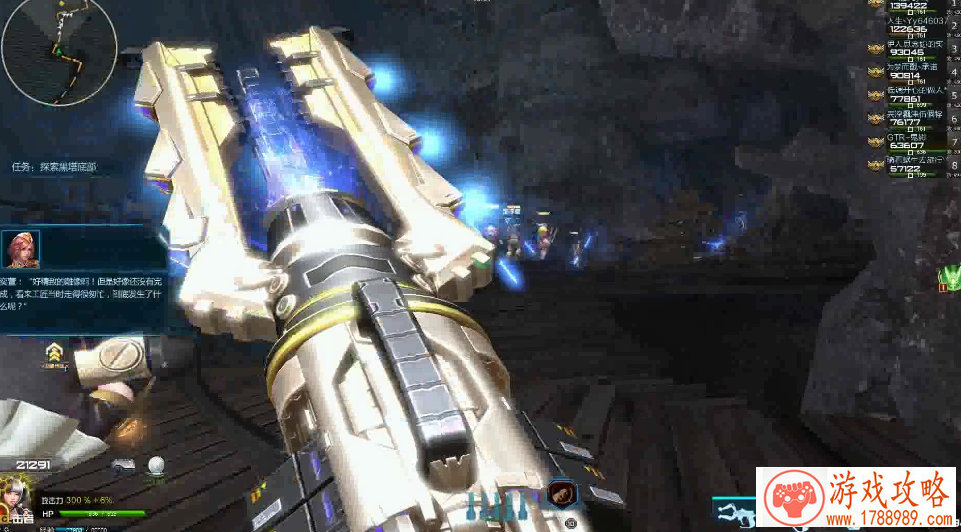This screenshot has width=961, height=532.
Task: Click the green winged icon at right edge
Action: [x=950, y=277]
